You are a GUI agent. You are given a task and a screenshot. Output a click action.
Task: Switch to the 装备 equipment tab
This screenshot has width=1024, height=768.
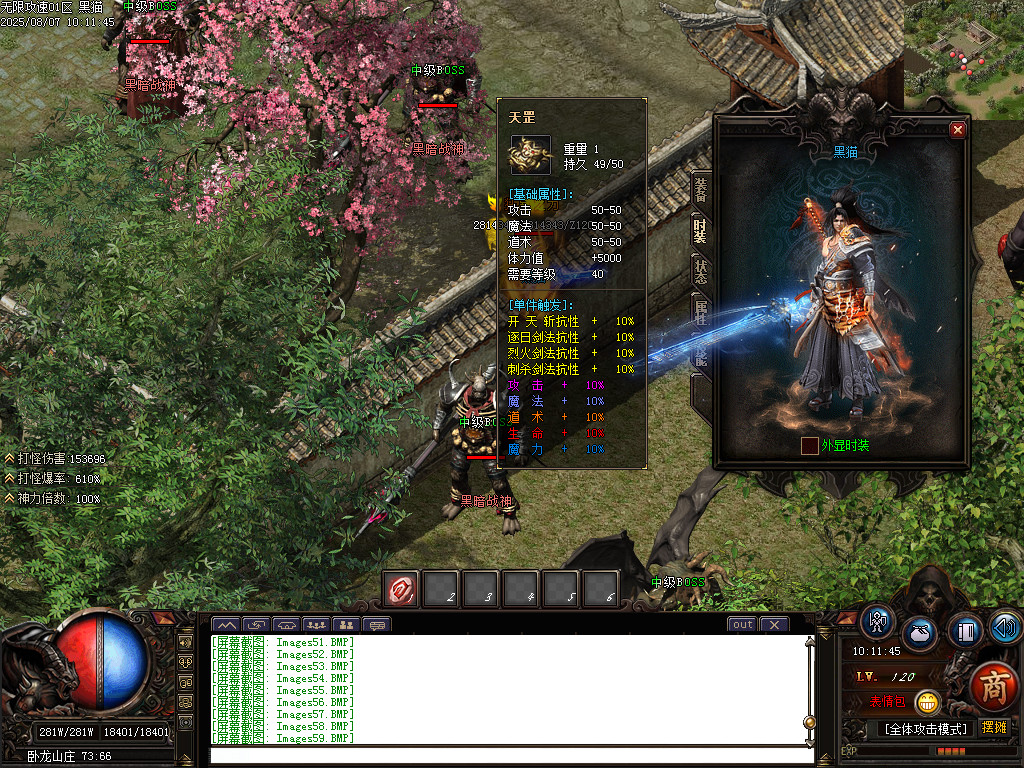(700, 188)
